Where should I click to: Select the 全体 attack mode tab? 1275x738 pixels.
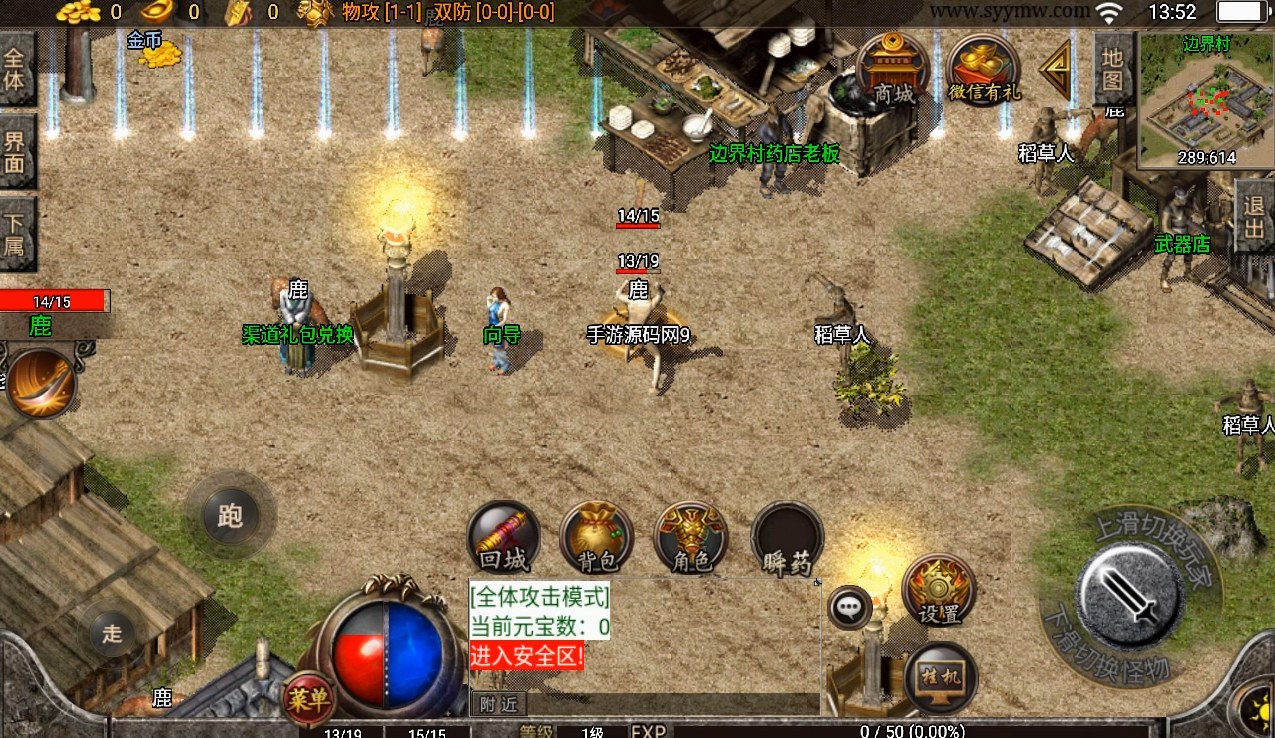tap(16, 68)
